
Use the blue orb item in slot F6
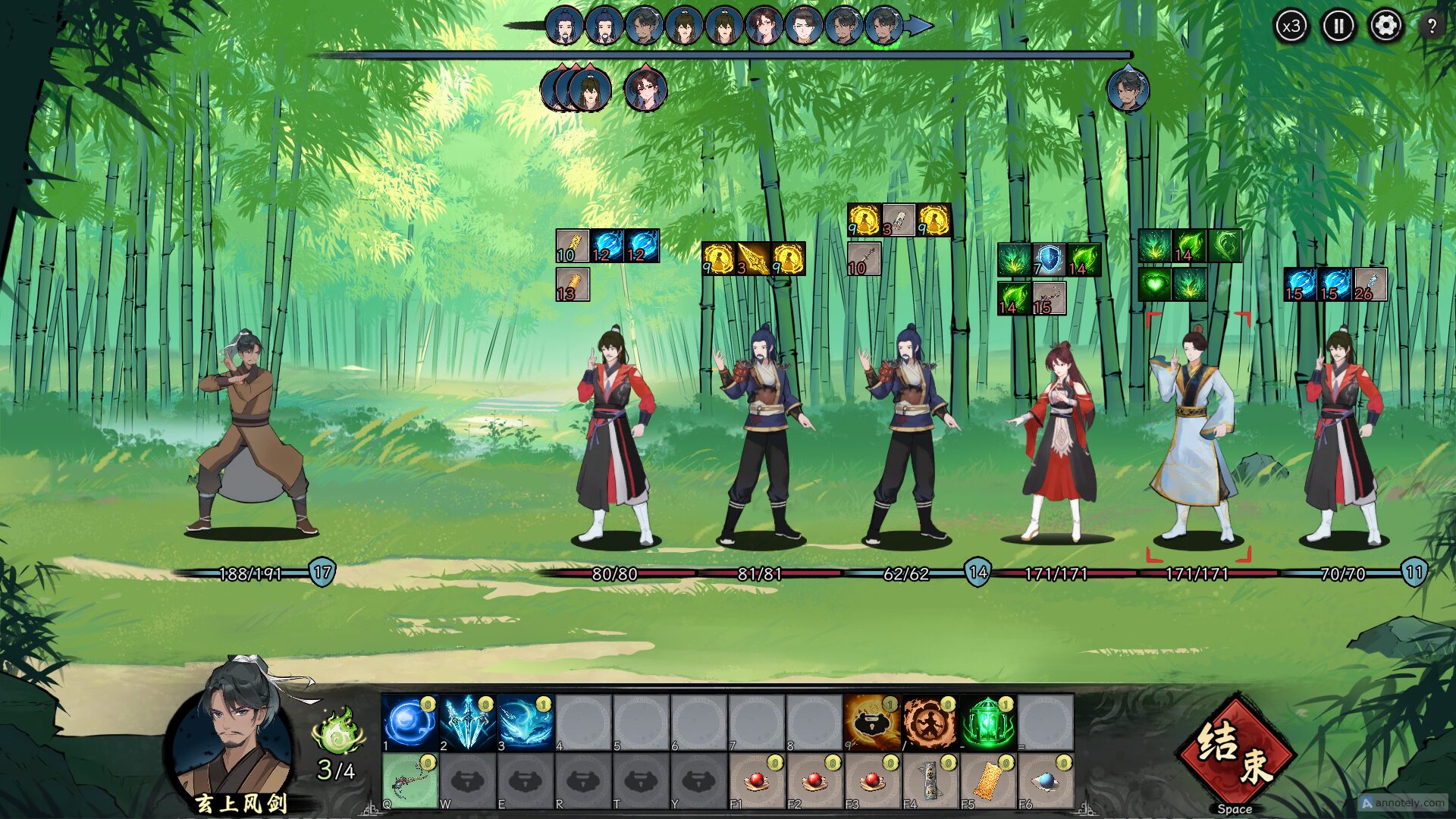click(1044, 781)
